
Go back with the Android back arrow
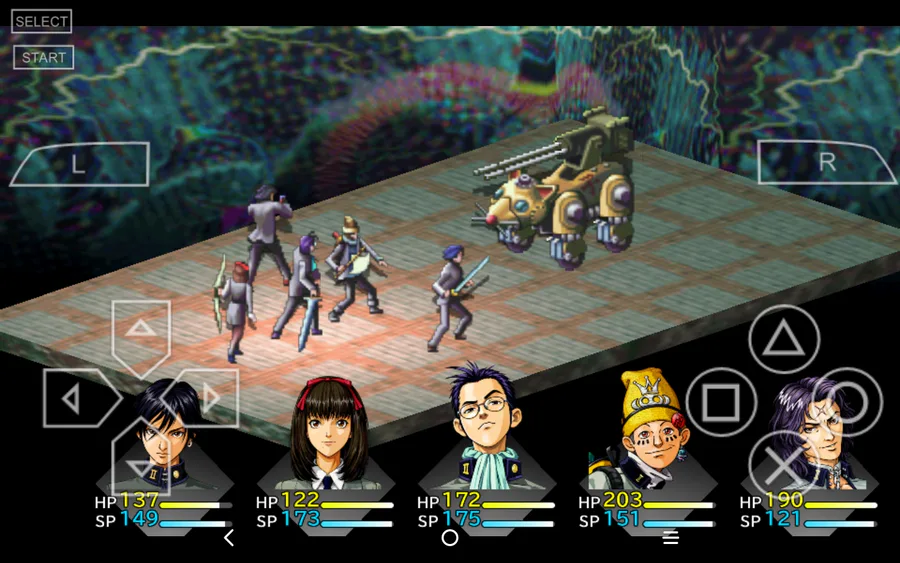[228, 538]
